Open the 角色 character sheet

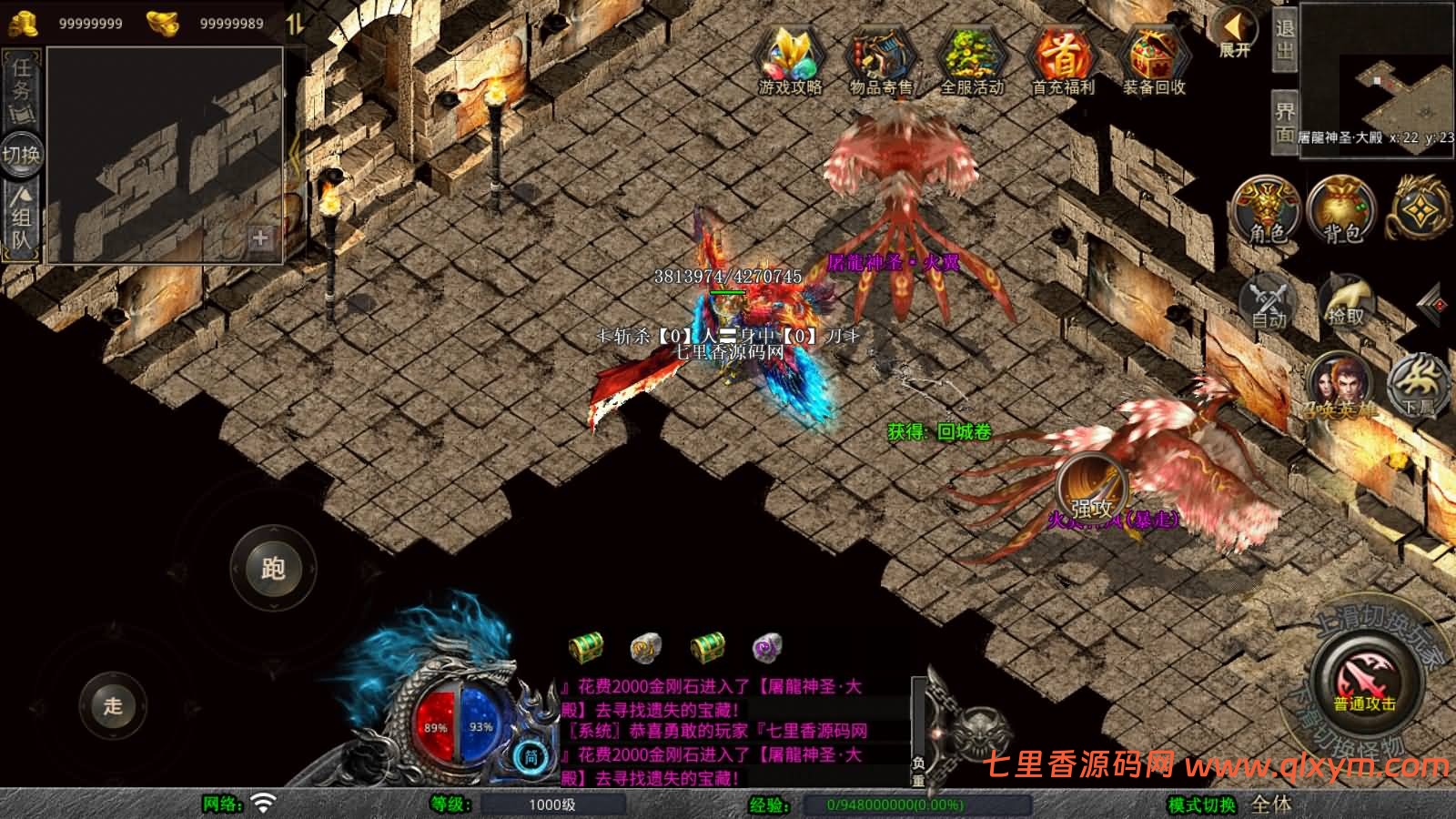(1267, 211)
